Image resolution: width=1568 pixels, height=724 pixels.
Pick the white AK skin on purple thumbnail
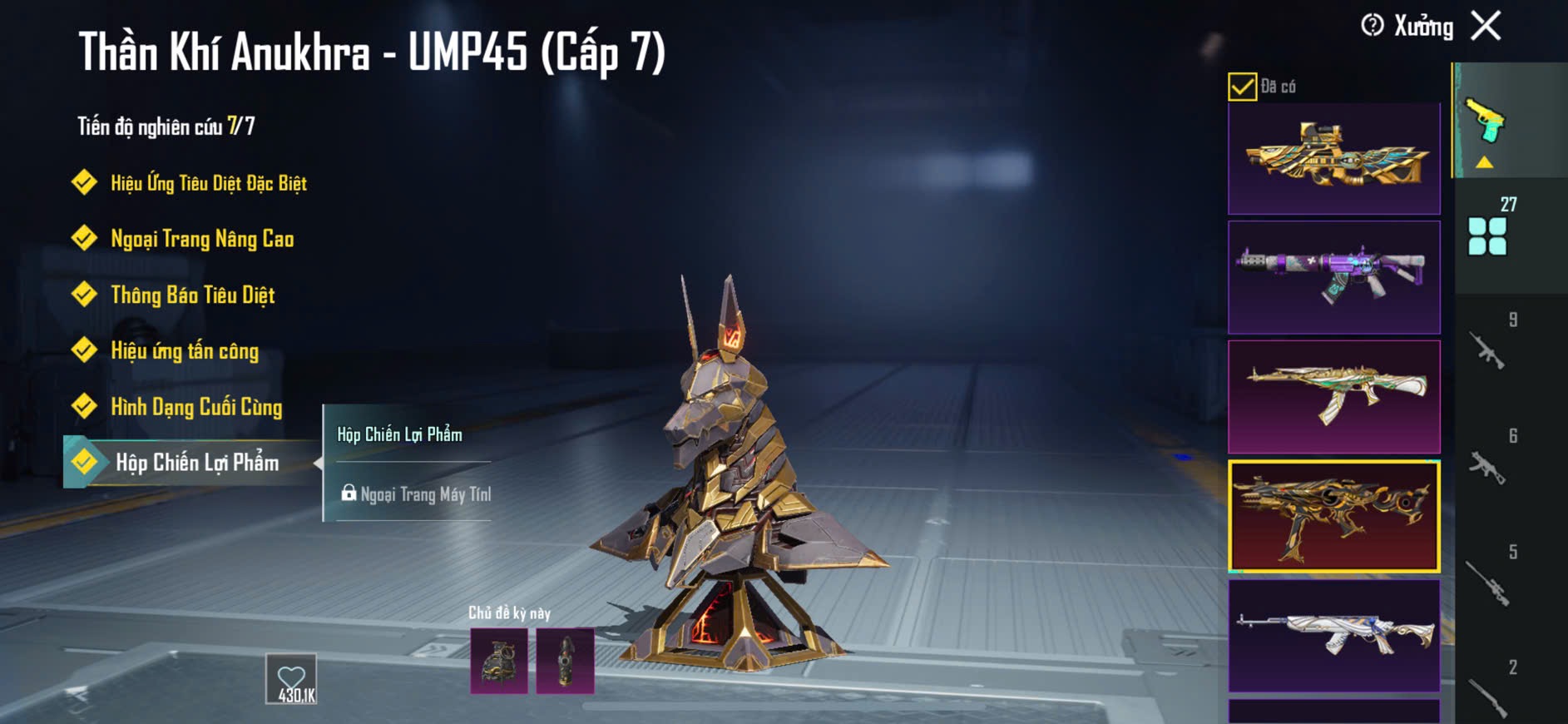pos(1333,635)
